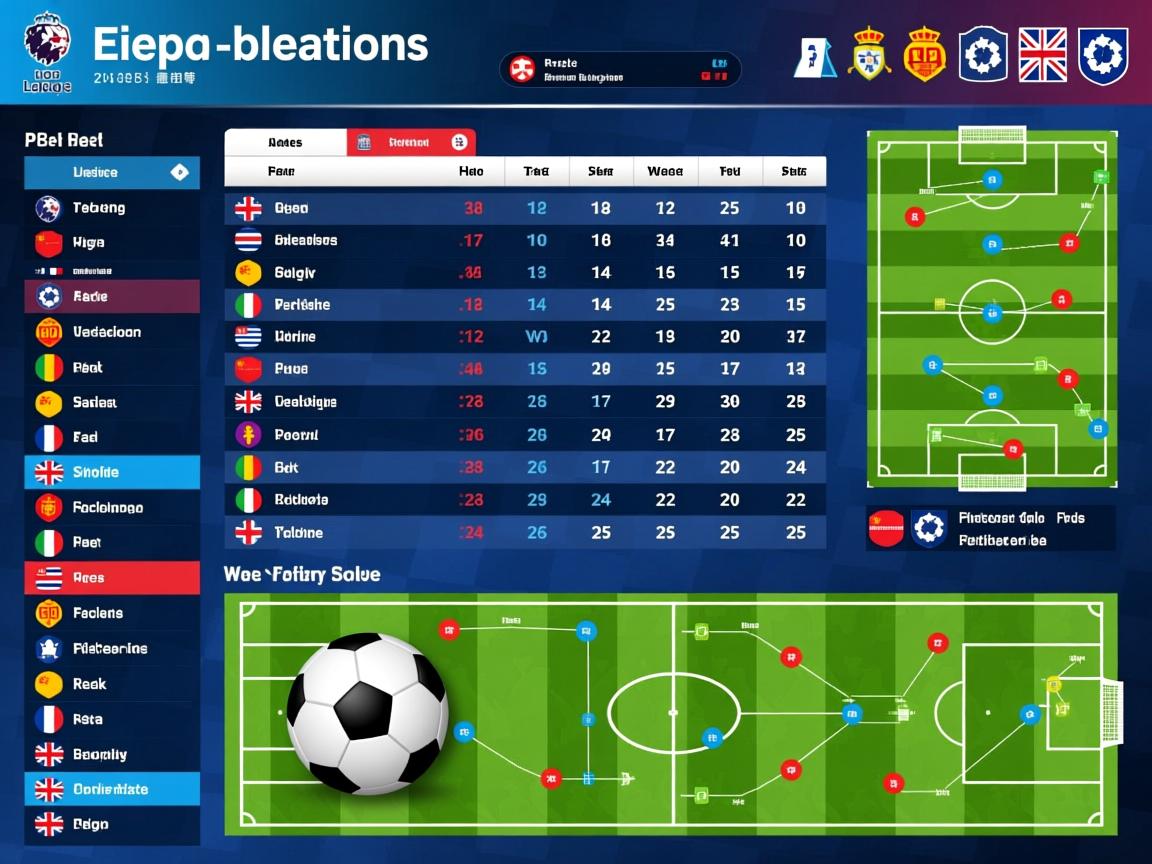
Task: Sort the table by the Weae column
Action: tap(665, 171)
